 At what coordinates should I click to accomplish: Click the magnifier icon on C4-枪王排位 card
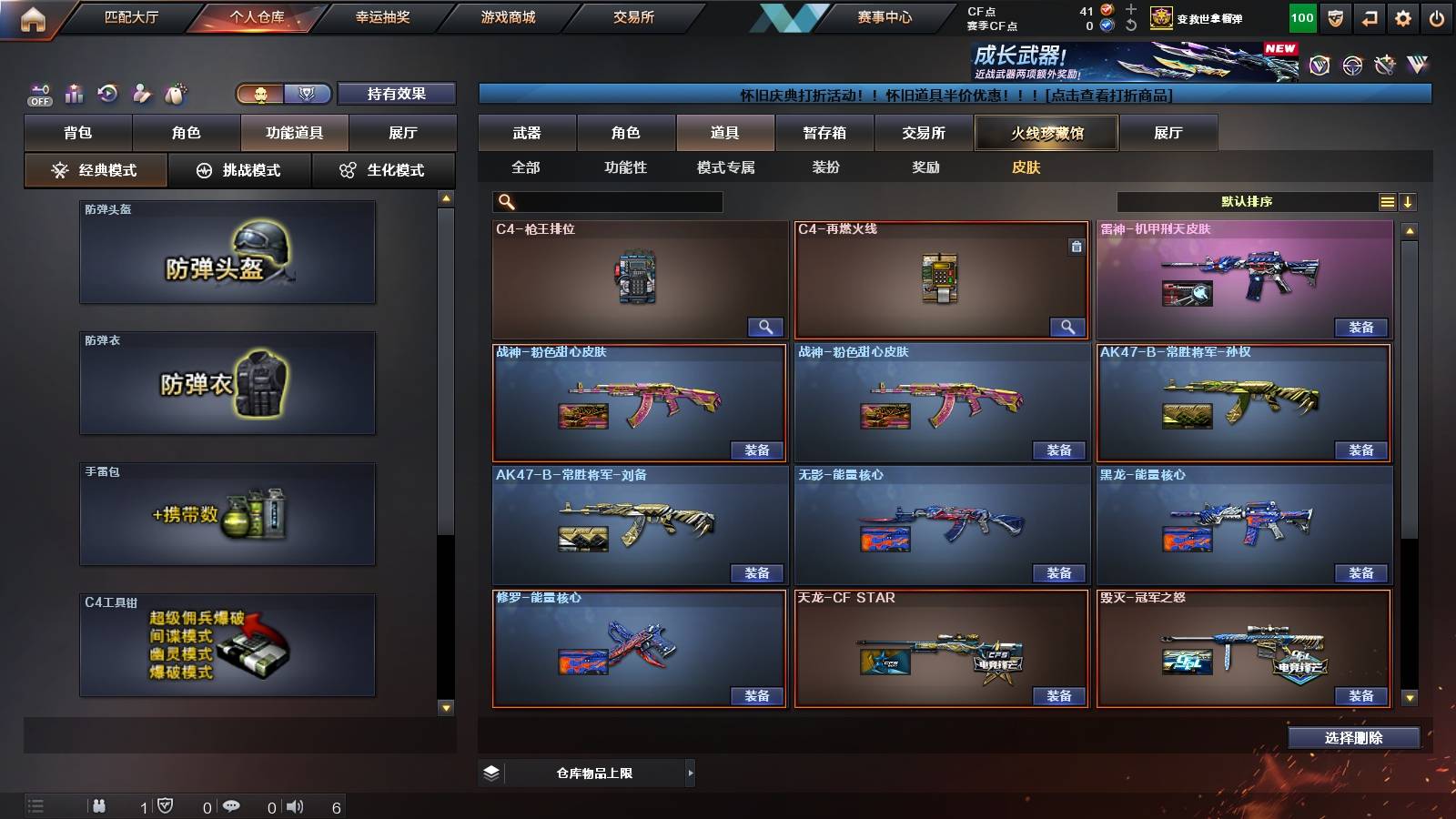click(767, 327)
